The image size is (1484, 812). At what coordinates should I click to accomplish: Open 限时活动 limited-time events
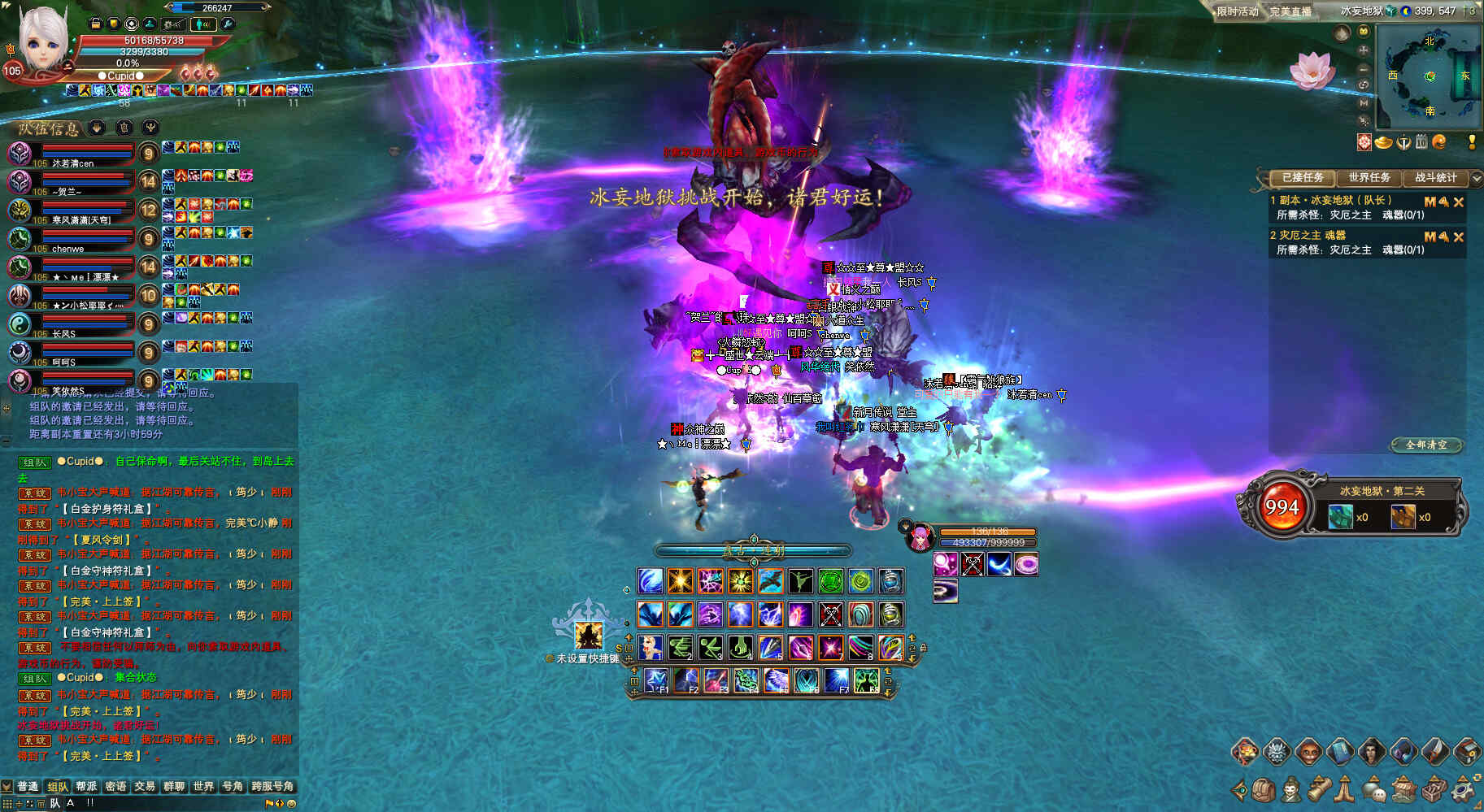pyautogui.click(x=1237, y=11)
